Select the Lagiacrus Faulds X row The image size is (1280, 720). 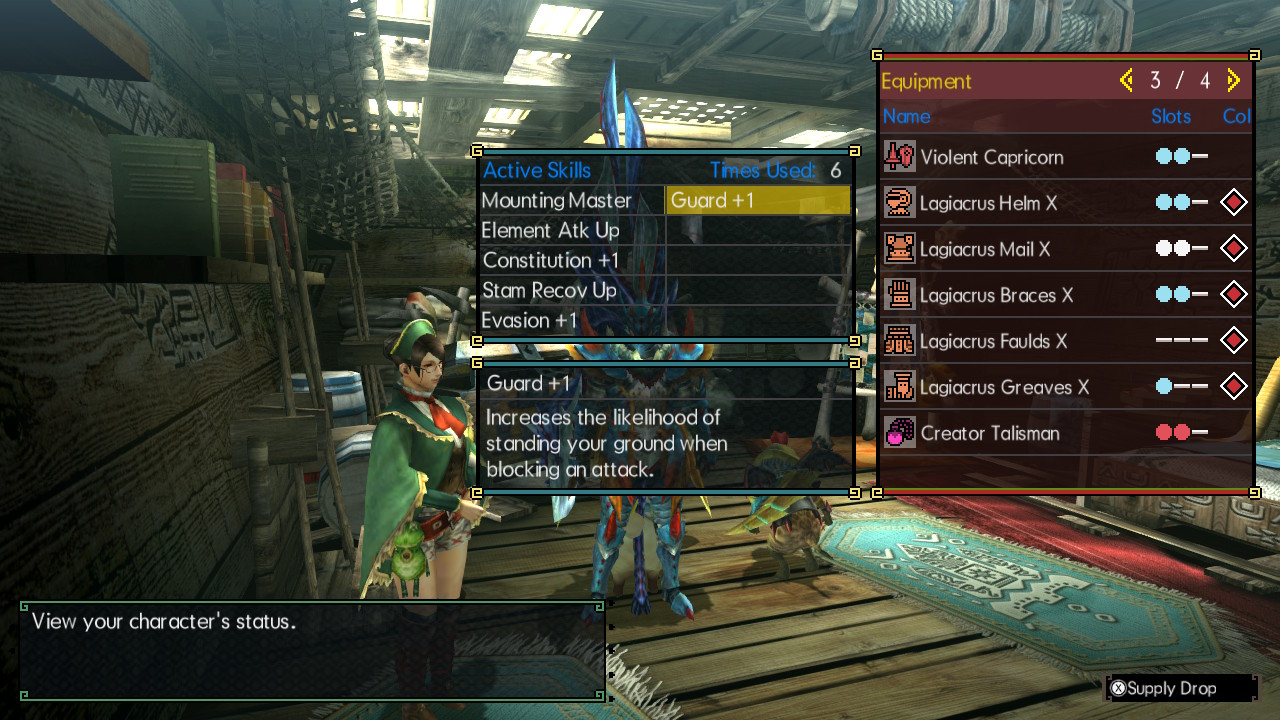pos(1064,341)
